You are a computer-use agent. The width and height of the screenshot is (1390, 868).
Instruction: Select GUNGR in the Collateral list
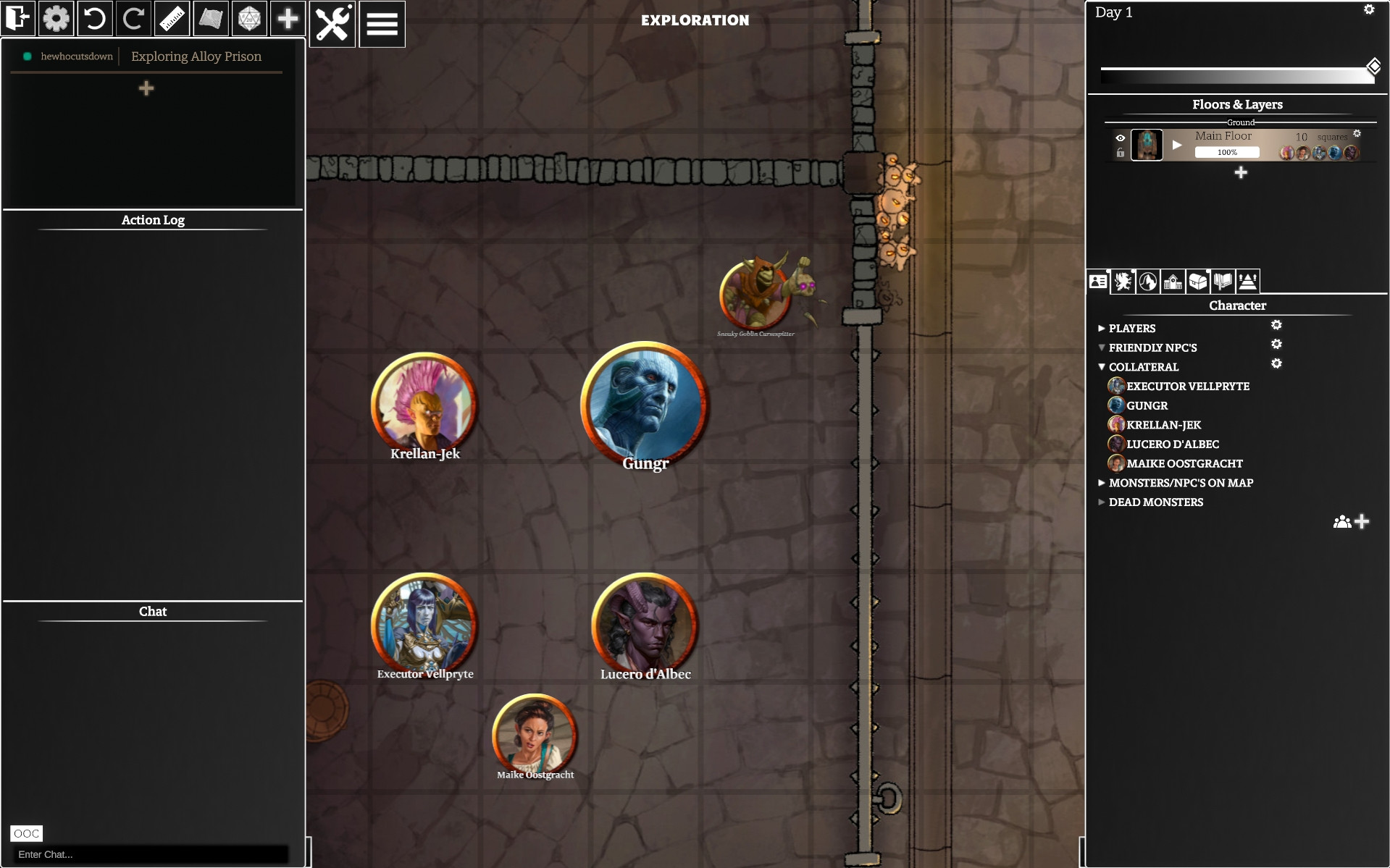pyautogui.click(x=1147, y=406)
